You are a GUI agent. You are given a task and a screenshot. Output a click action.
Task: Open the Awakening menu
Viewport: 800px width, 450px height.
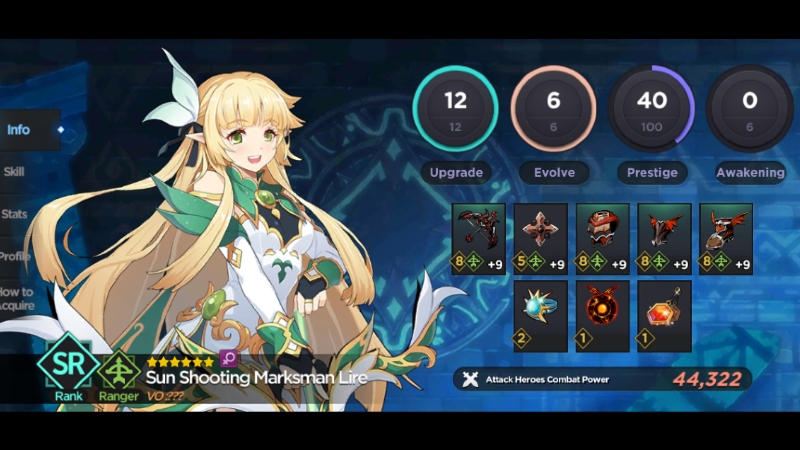(x=750, y=172)
